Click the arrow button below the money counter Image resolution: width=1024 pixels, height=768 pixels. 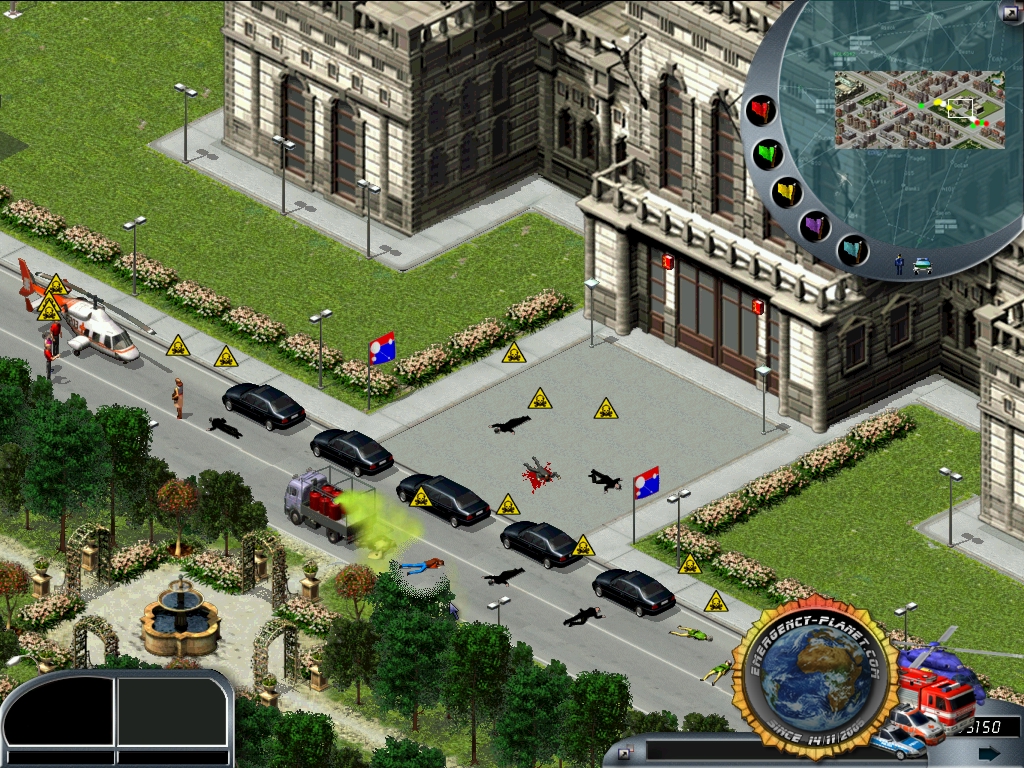click(x=988, y=753)
